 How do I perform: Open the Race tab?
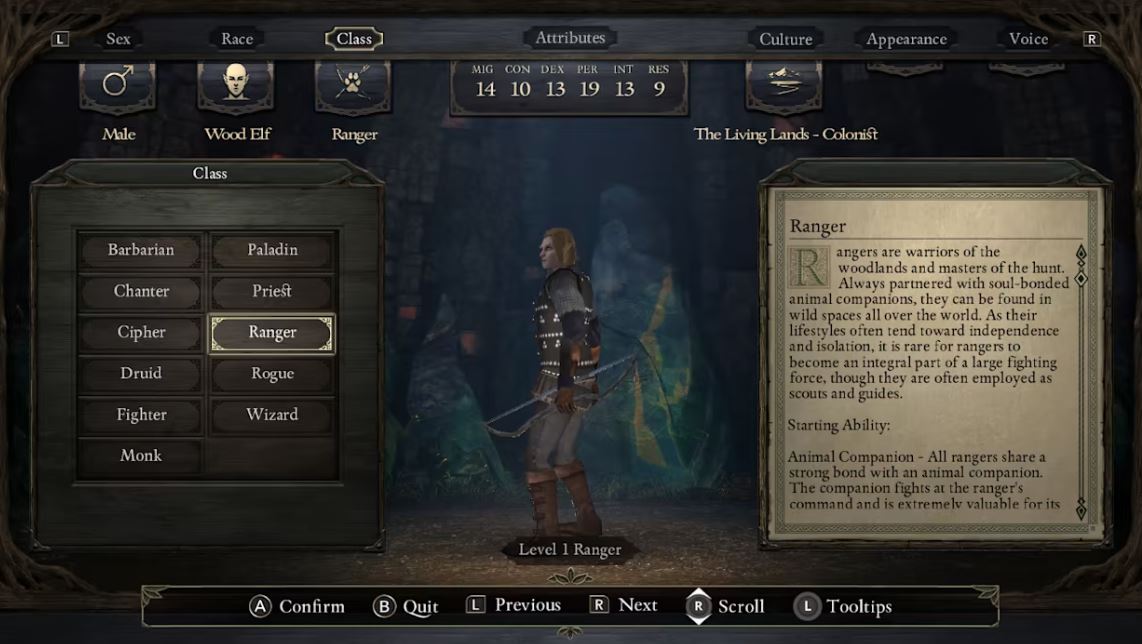(237, 39)
